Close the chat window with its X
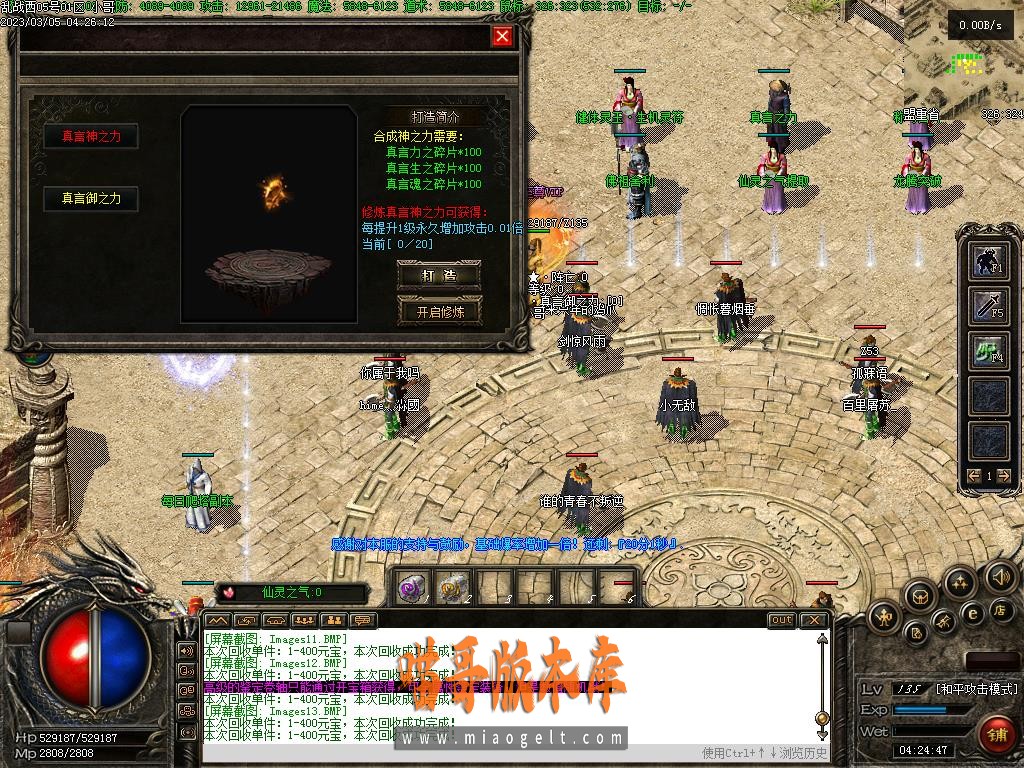Viewport: 1024px width, 768px height. [x=814, y=620]
